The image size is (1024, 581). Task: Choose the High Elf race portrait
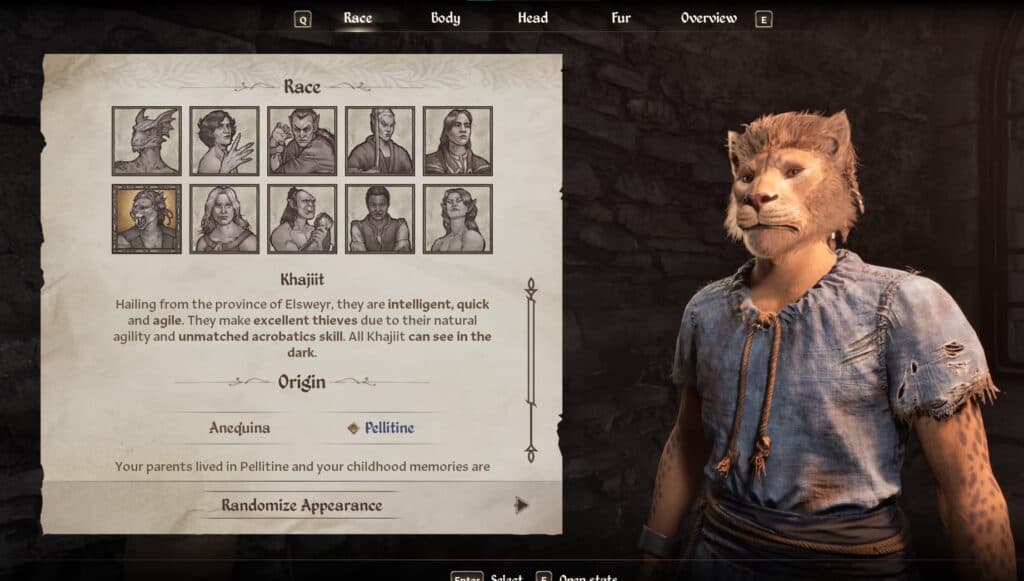[380, 141]
